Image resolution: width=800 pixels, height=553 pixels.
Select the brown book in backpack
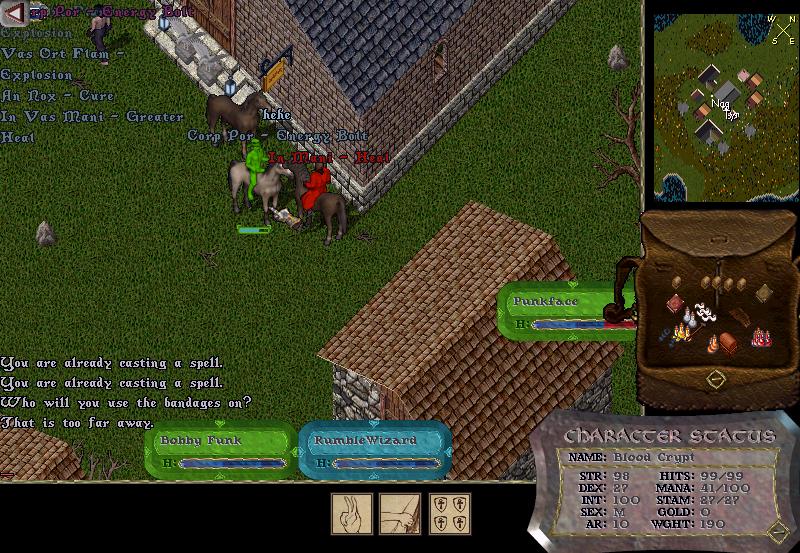(764, 292)
